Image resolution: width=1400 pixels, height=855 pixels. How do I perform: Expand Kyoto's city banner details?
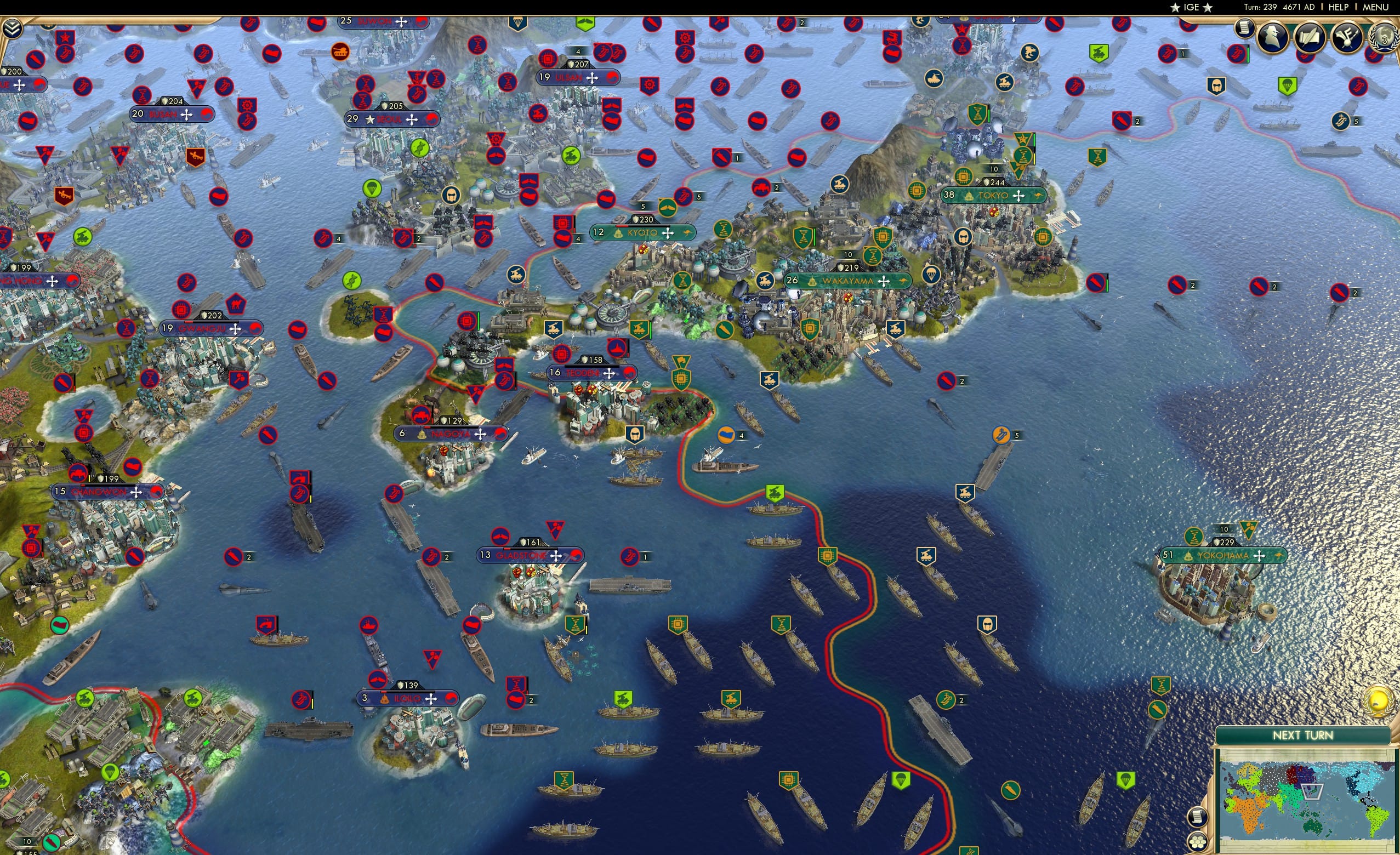pos(669,232)
